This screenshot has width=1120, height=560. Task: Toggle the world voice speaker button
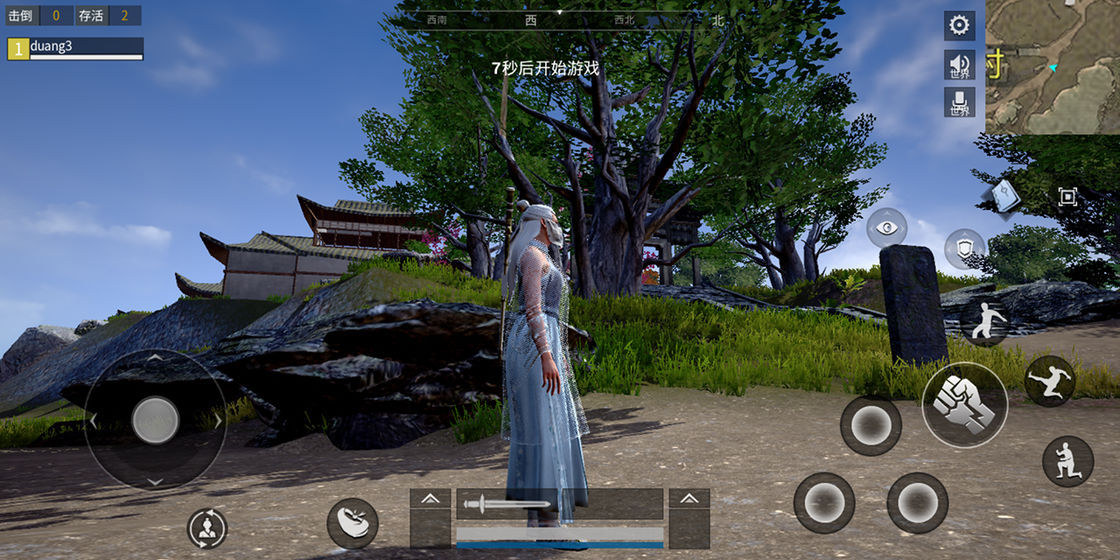(x=959, y=66)
